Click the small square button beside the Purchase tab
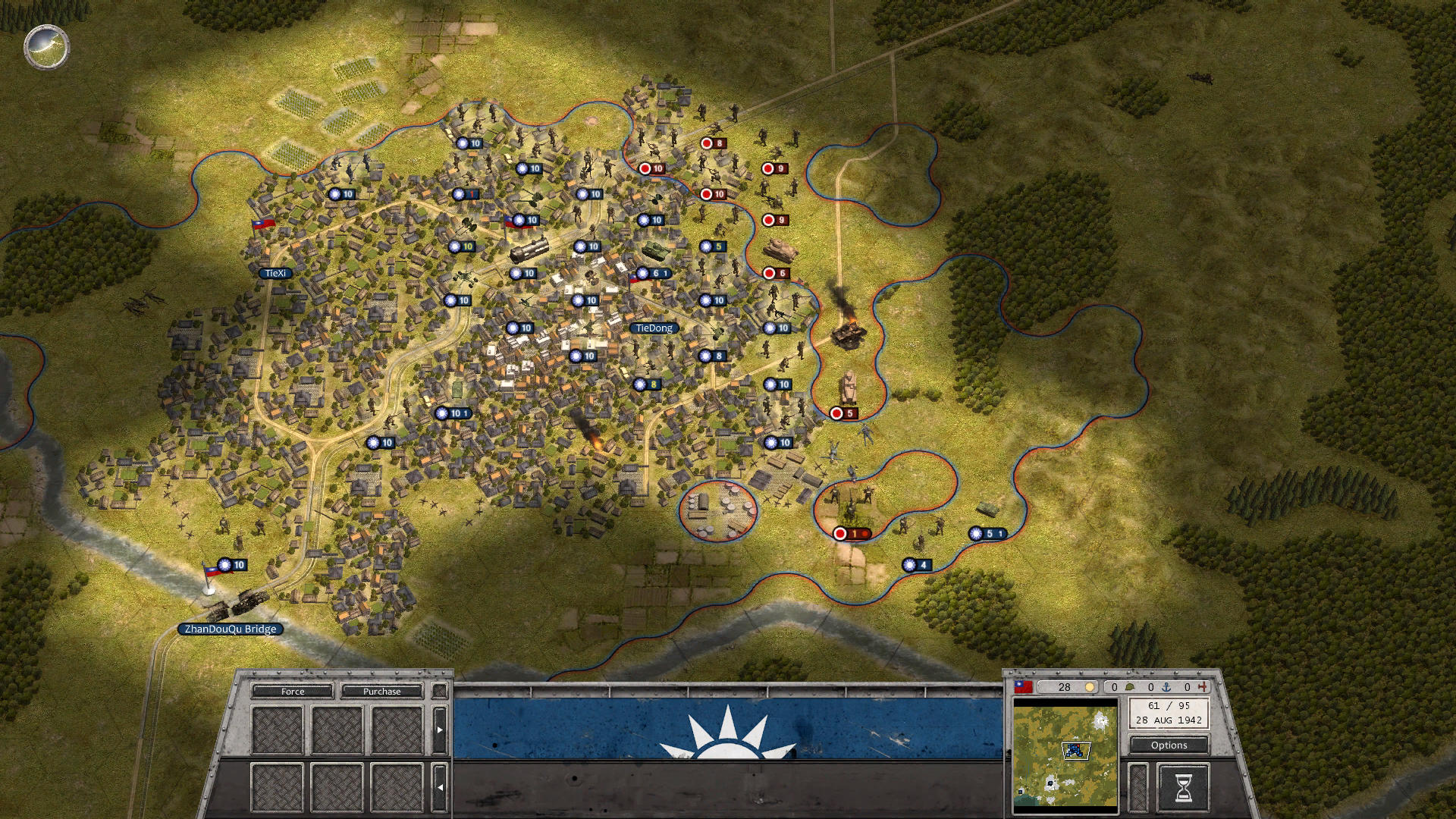 440,692
